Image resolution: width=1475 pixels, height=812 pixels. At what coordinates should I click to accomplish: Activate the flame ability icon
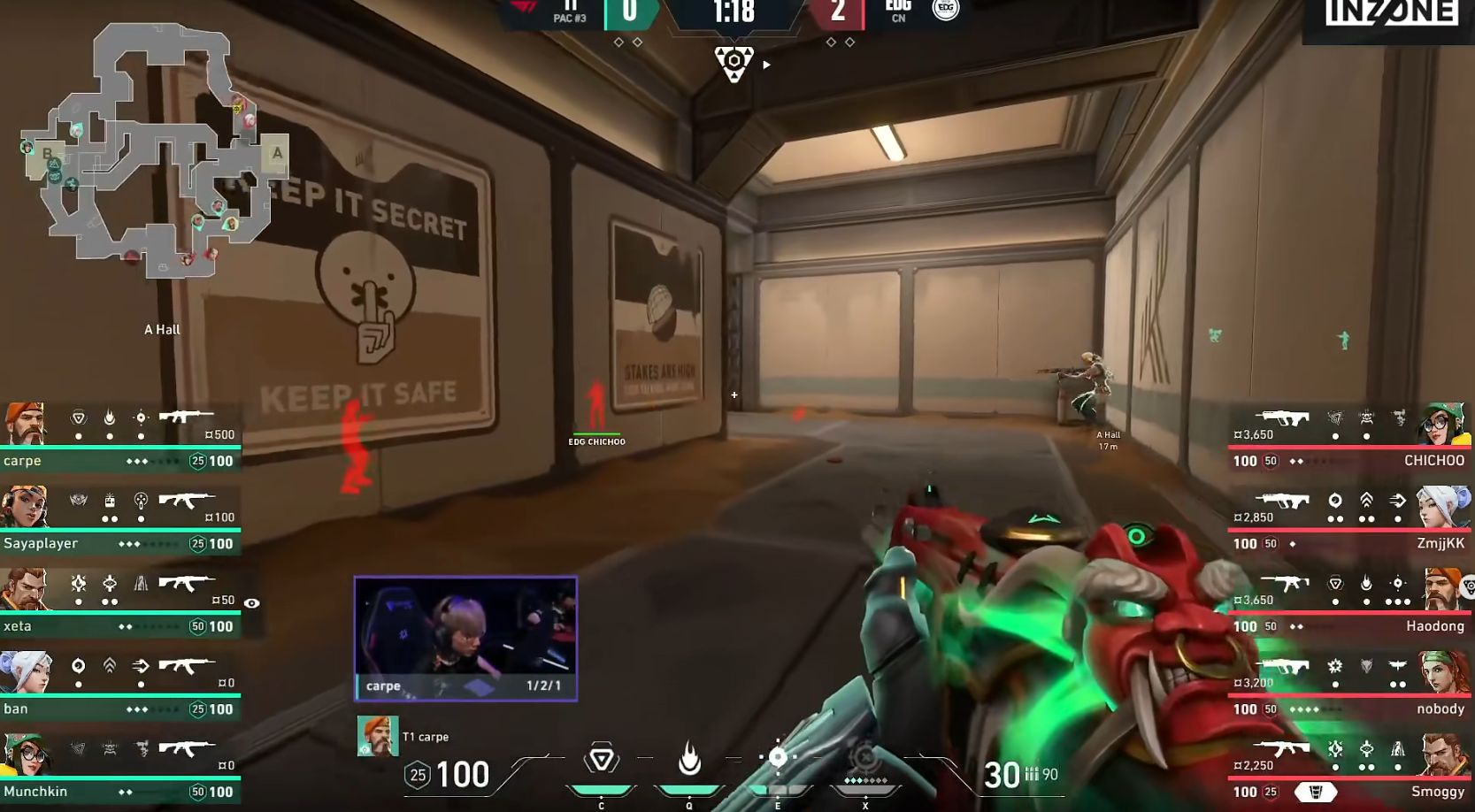pyautogui.click(x=689, y=759)
